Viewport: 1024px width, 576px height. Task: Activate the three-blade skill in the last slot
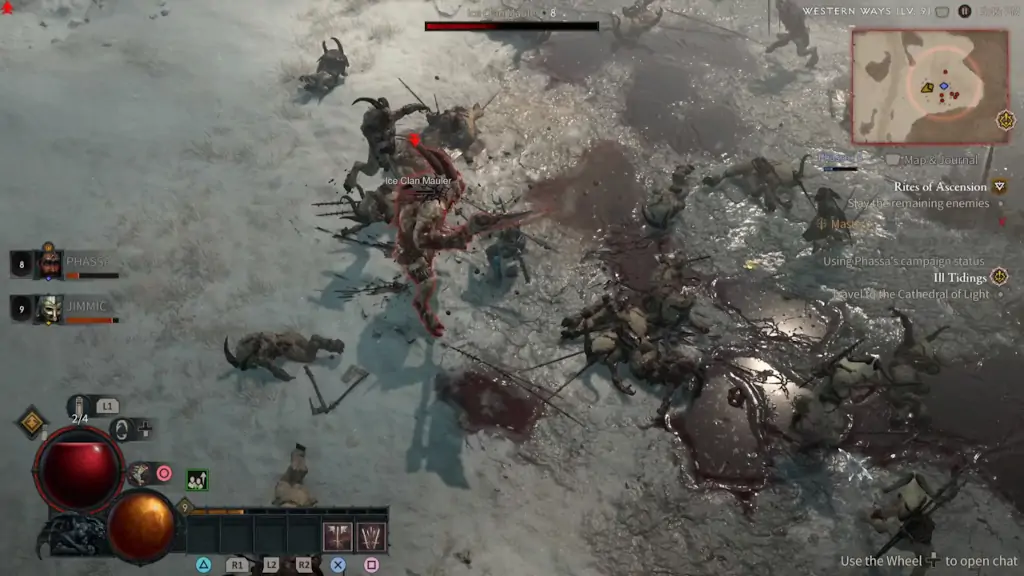pos(371,537)
